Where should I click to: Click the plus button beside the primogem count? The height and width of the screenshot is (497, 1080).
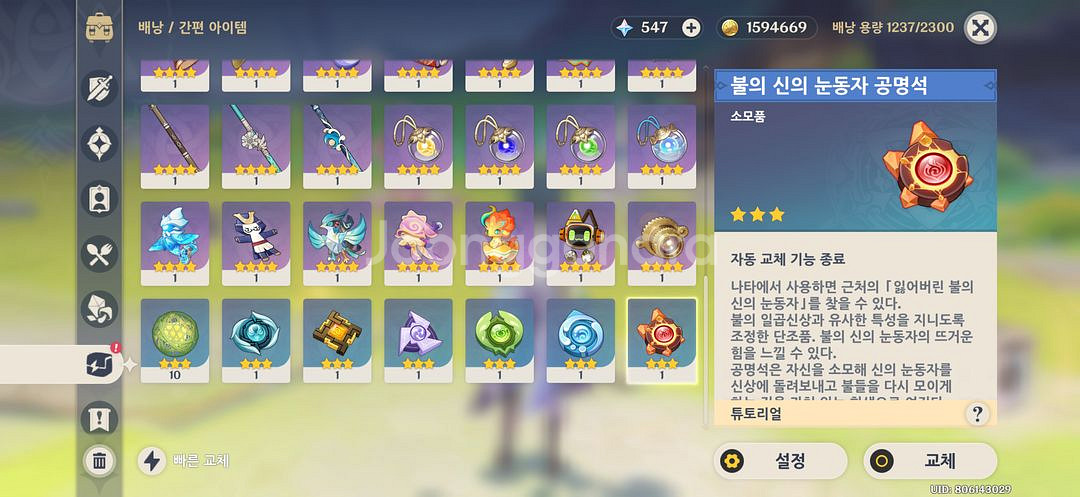coord(691,27)
